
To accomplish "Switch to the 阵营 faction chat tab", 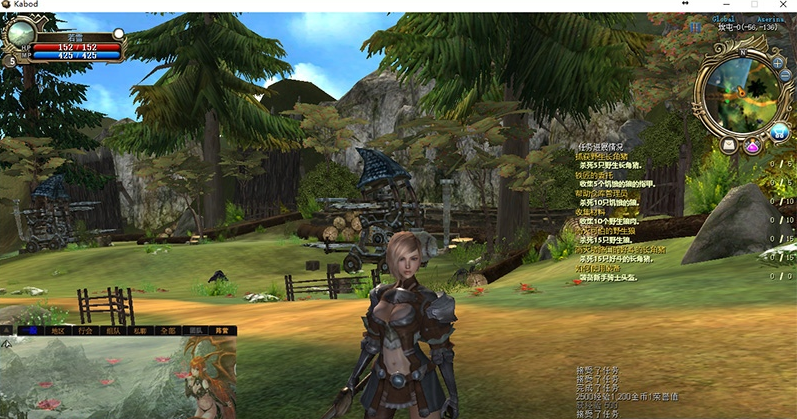I will click(x=222, y=330).
